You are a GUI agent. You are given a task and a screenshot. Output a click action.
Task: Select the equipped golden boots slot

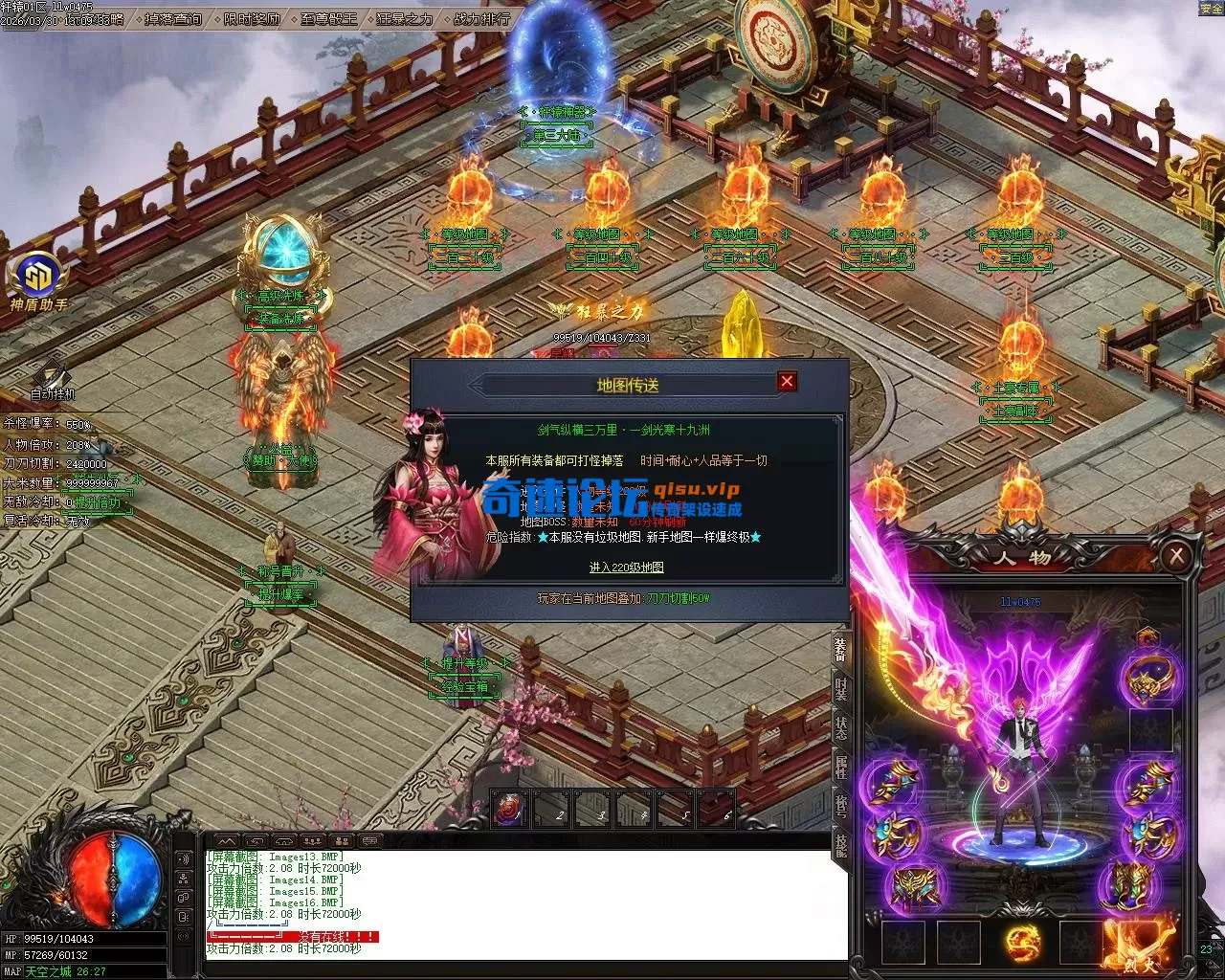click(x=1126, y=884)
